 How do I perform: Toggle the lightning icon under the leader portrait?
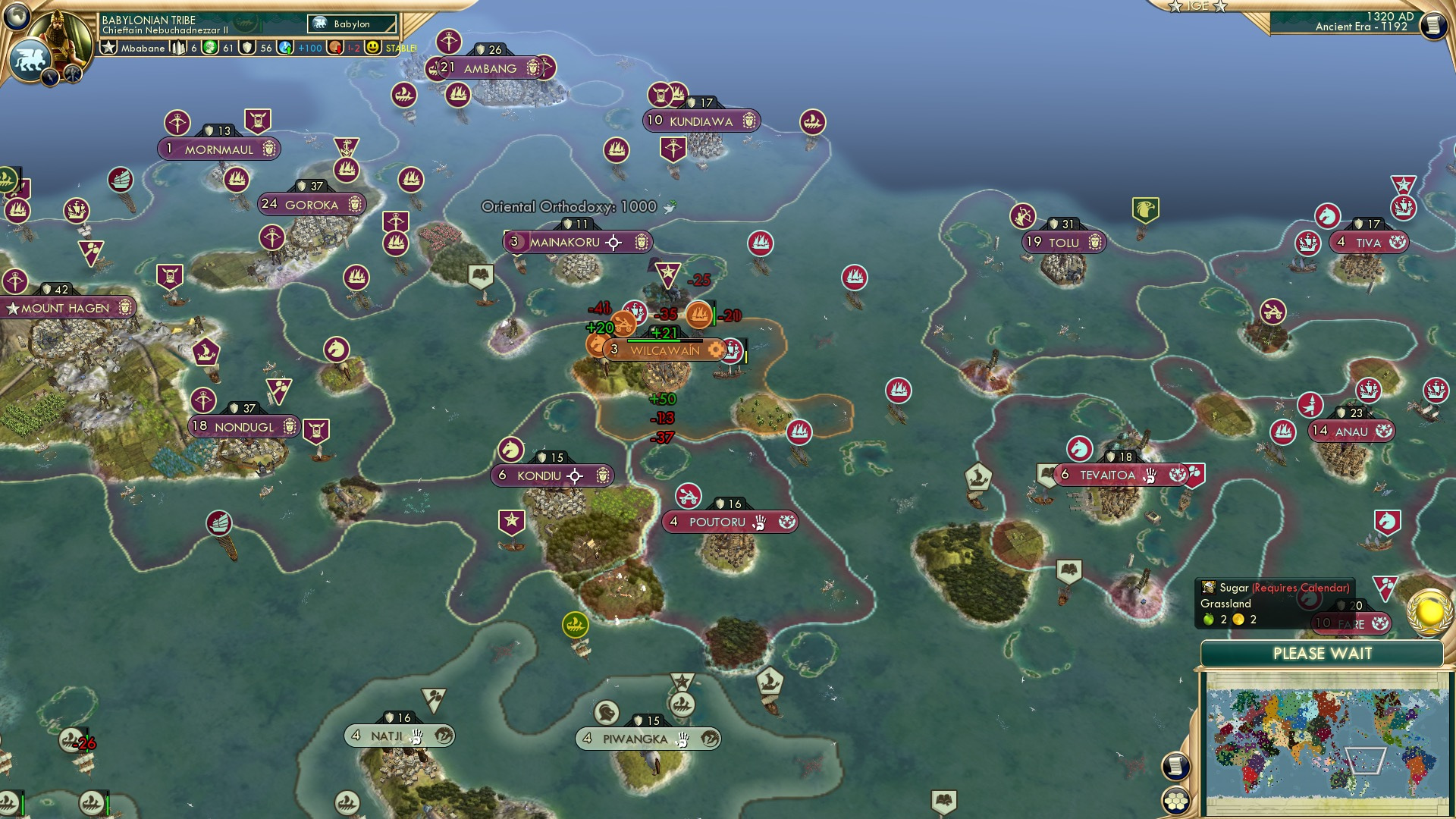(x=50, y=77)
